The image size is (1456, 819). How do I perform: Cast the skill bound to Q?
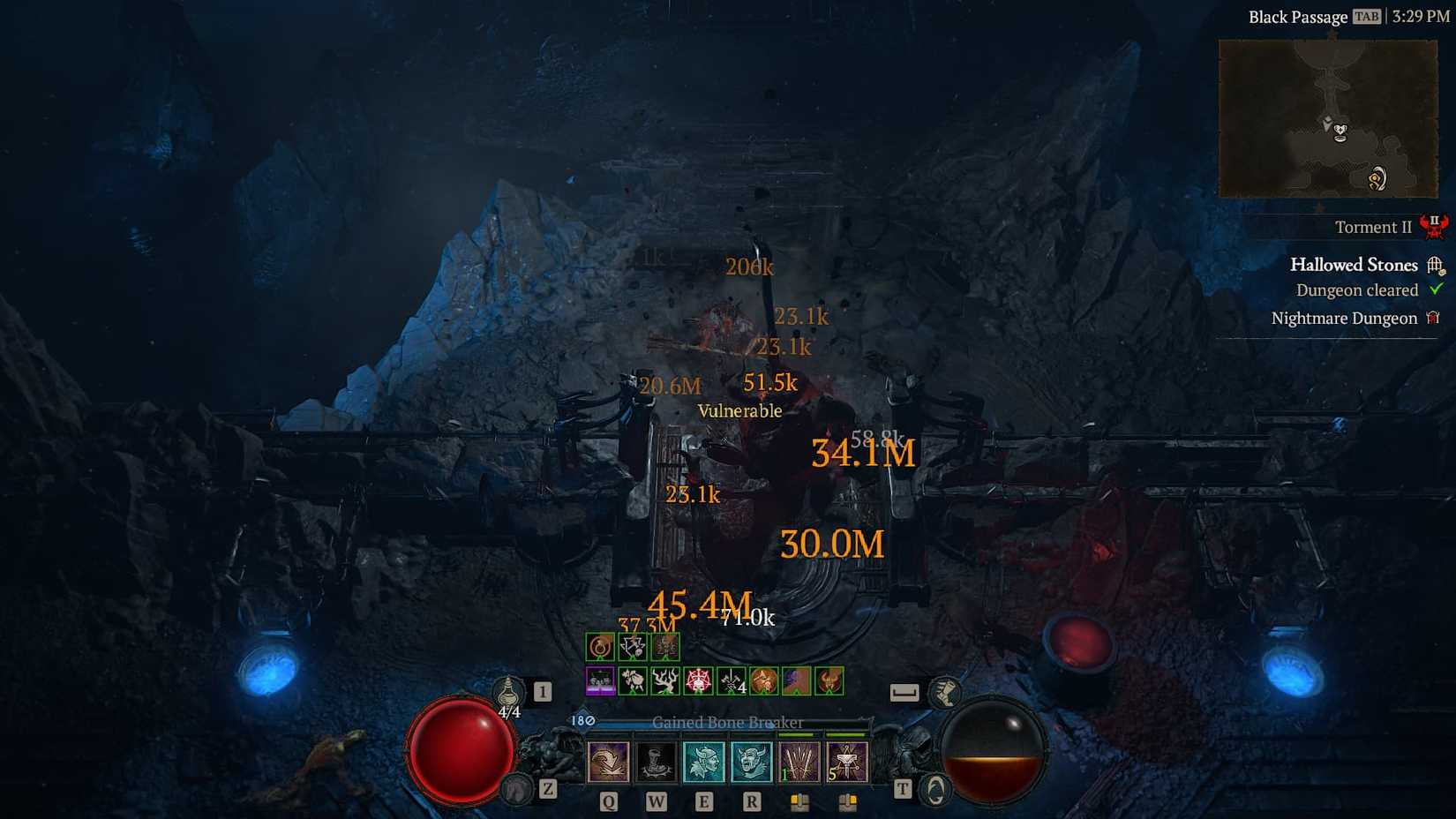click(608, 761)
